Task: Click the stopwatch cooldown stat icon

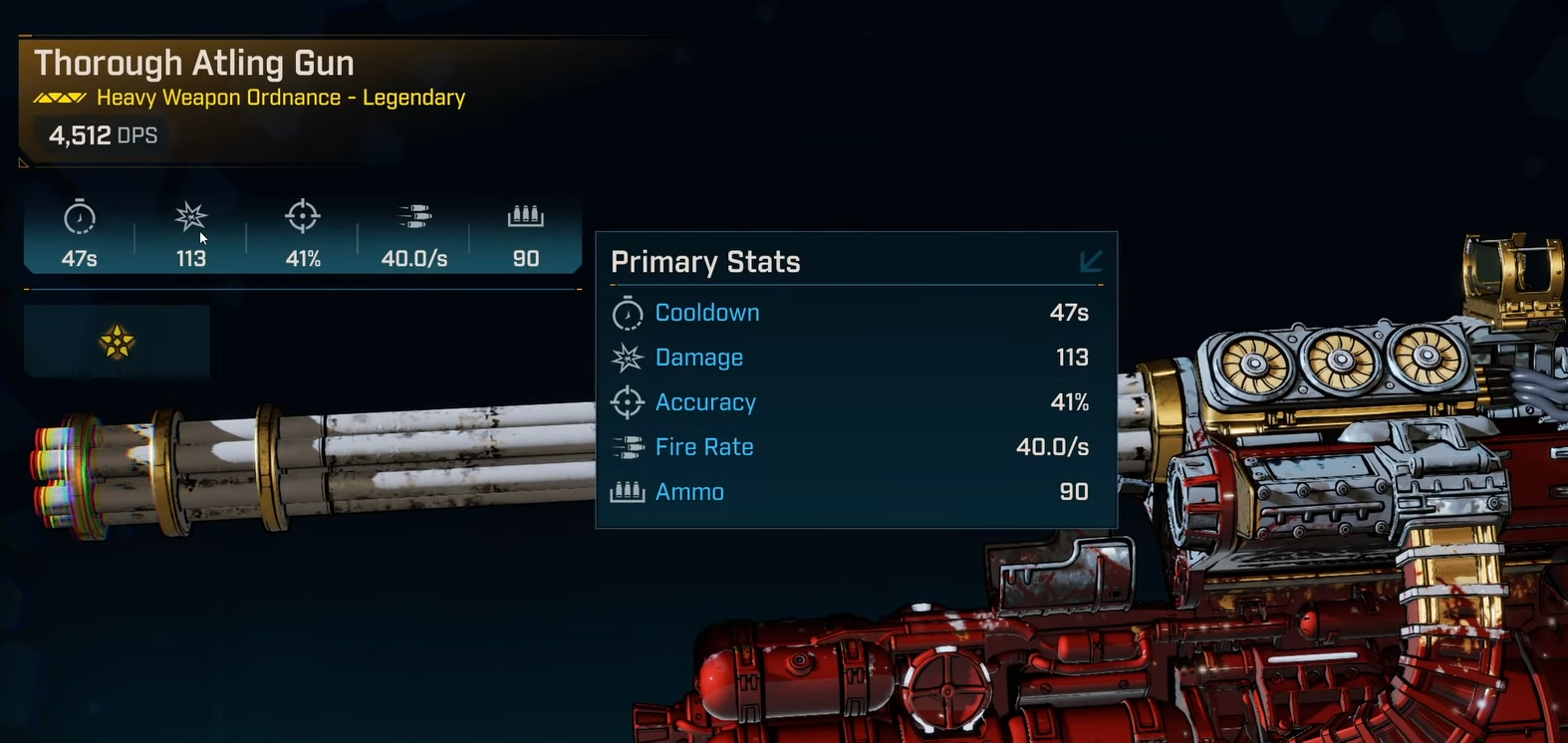Action: click(x=80, y=217)
